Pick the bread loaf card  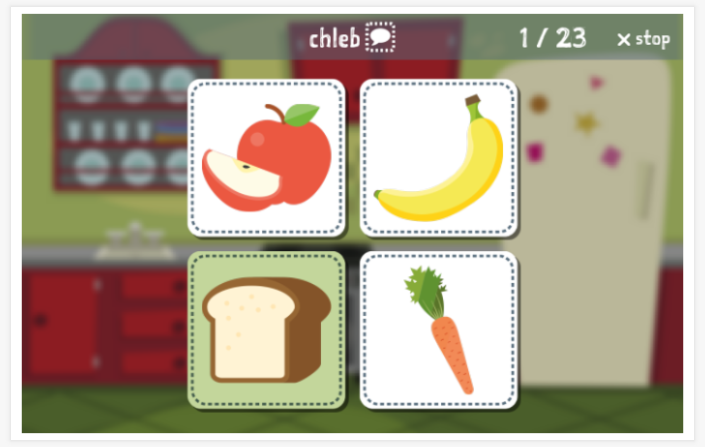pos(266,330)
